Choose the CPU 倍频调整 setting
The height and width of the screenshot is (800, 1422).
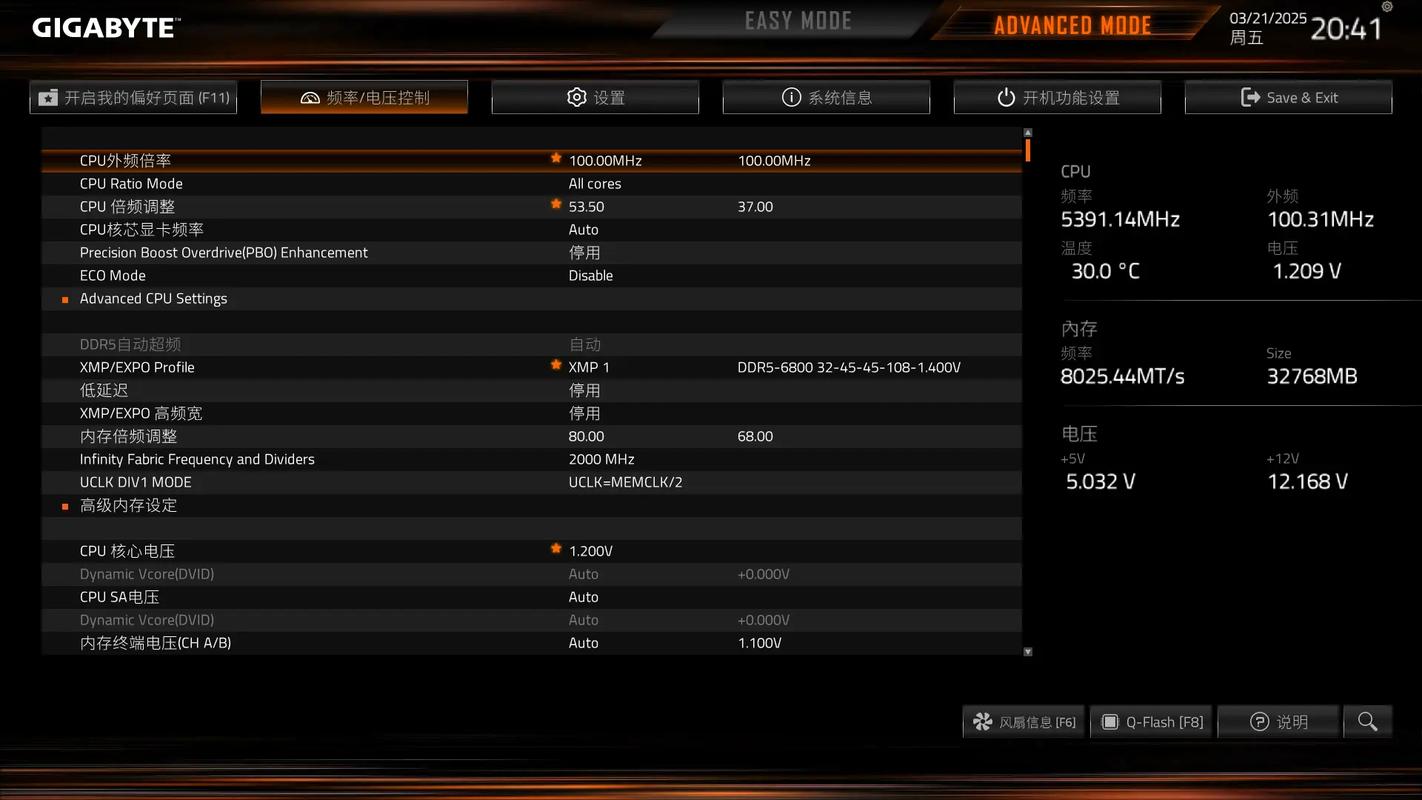127,206
